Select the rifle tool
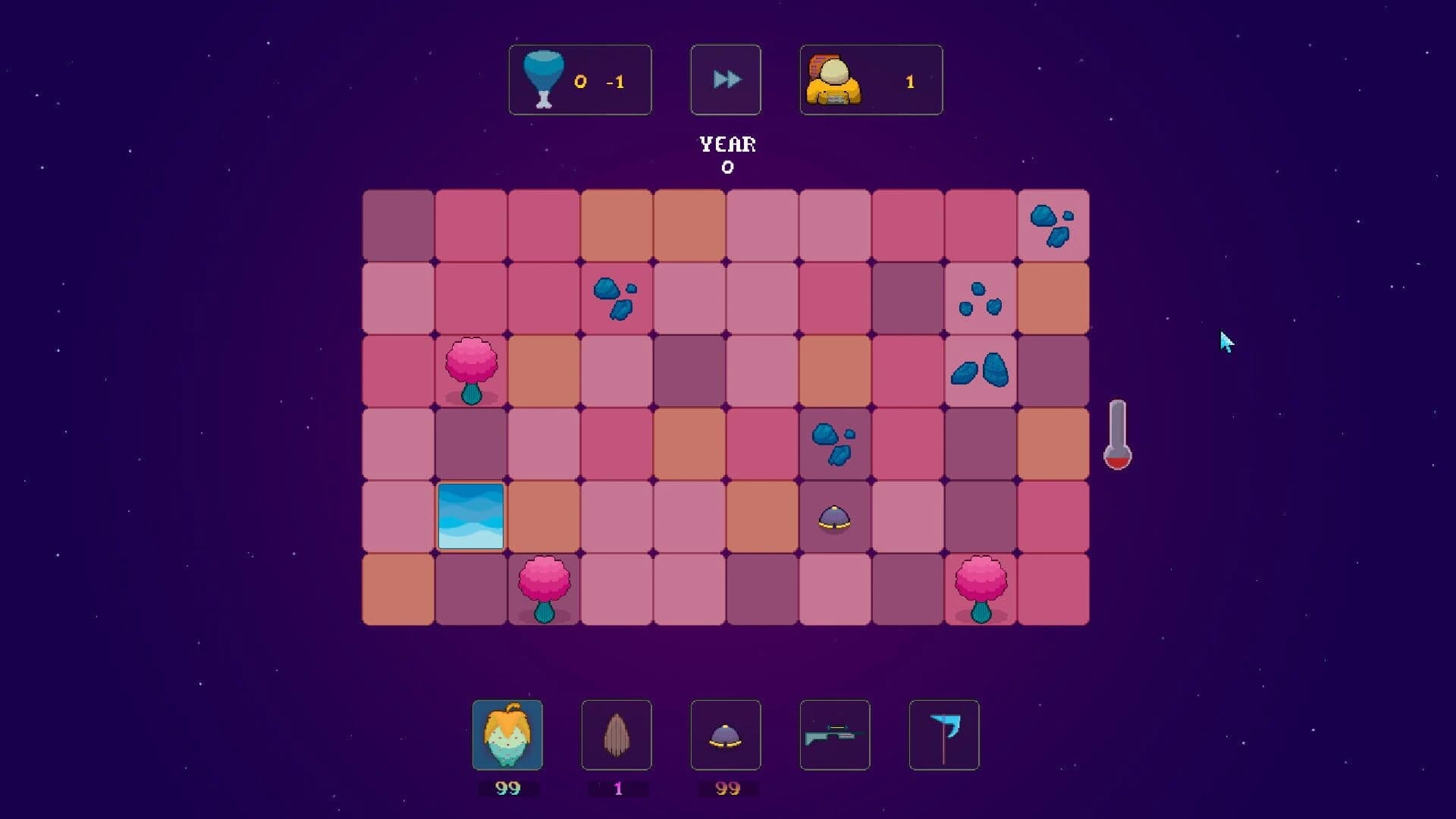The image size is (1456, 819). [x=835, y=735]
